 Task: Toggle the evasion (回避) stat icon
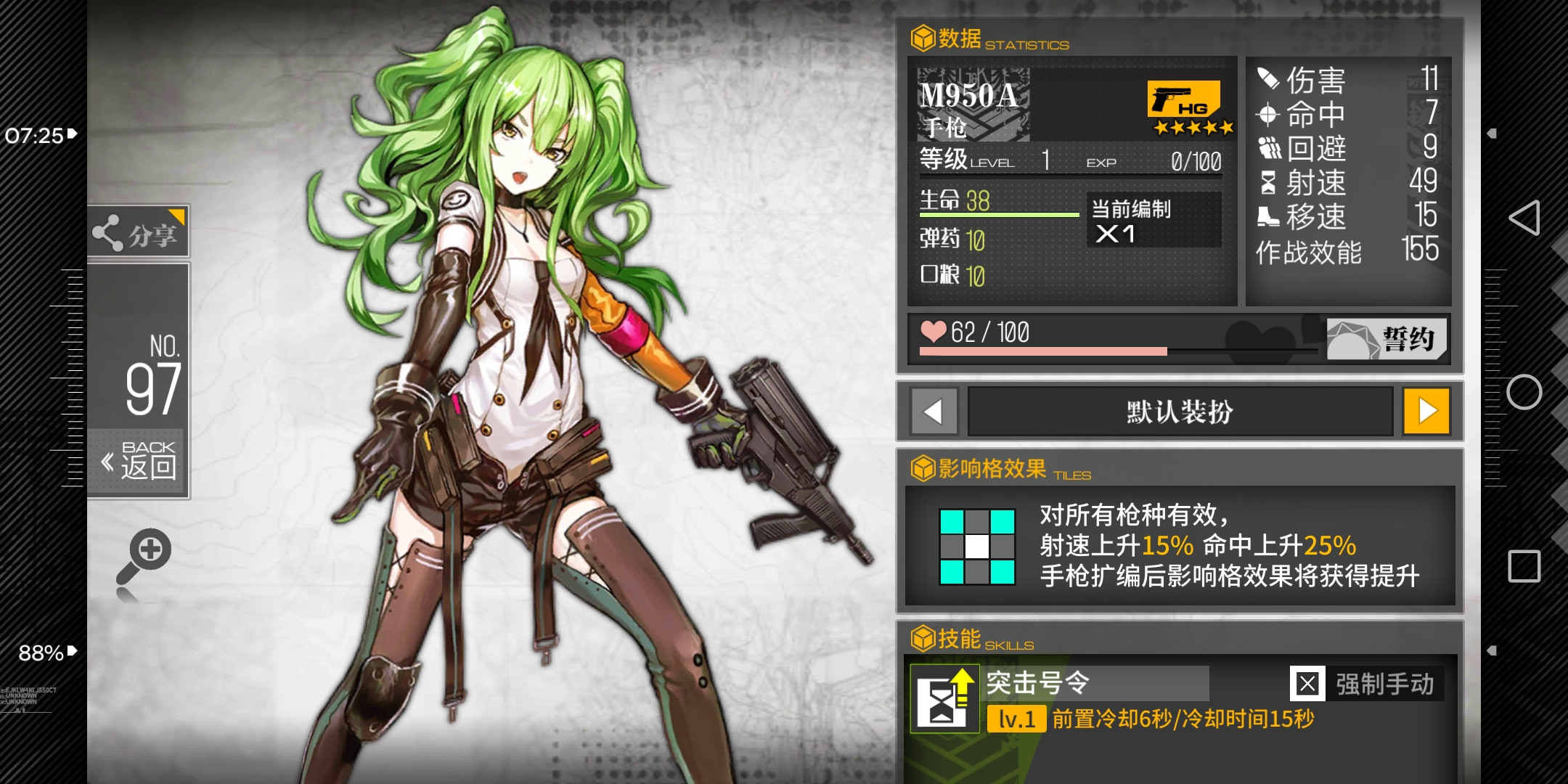click(x=1267, y=149)
